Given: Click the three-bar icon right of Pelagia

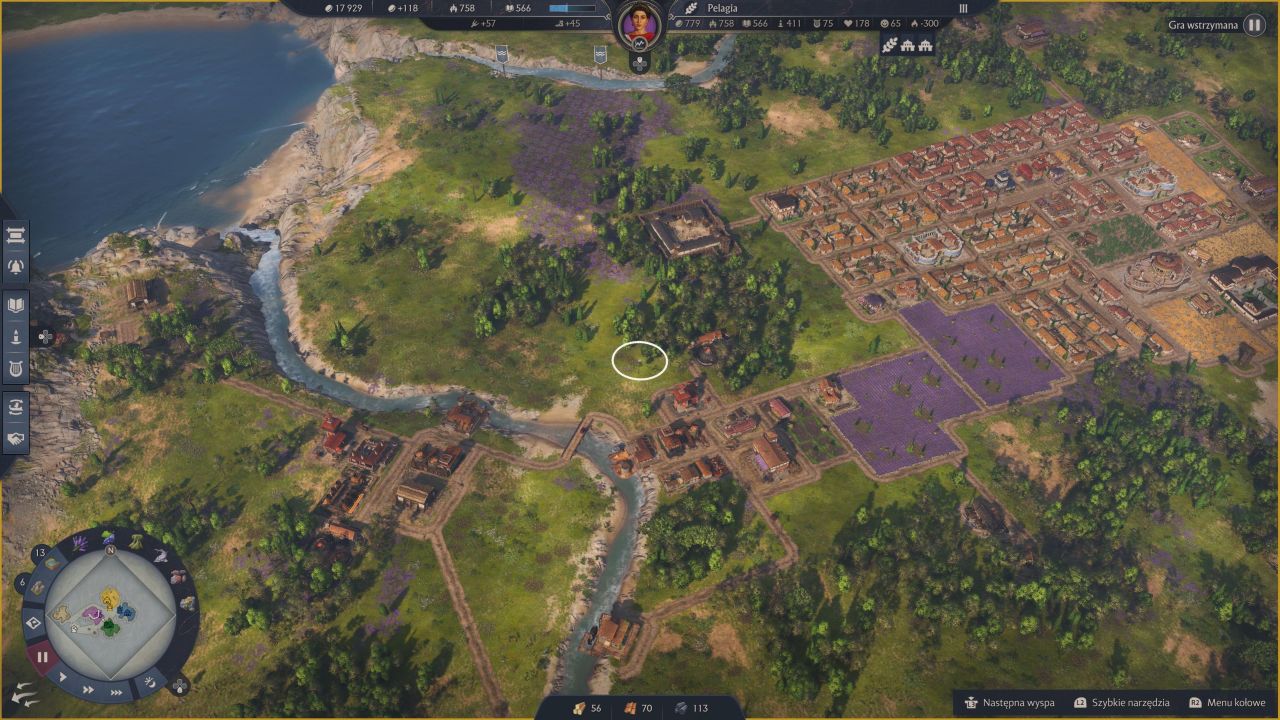Looking at the screenshot, I should pyautogui.click(x=964, y=8).
